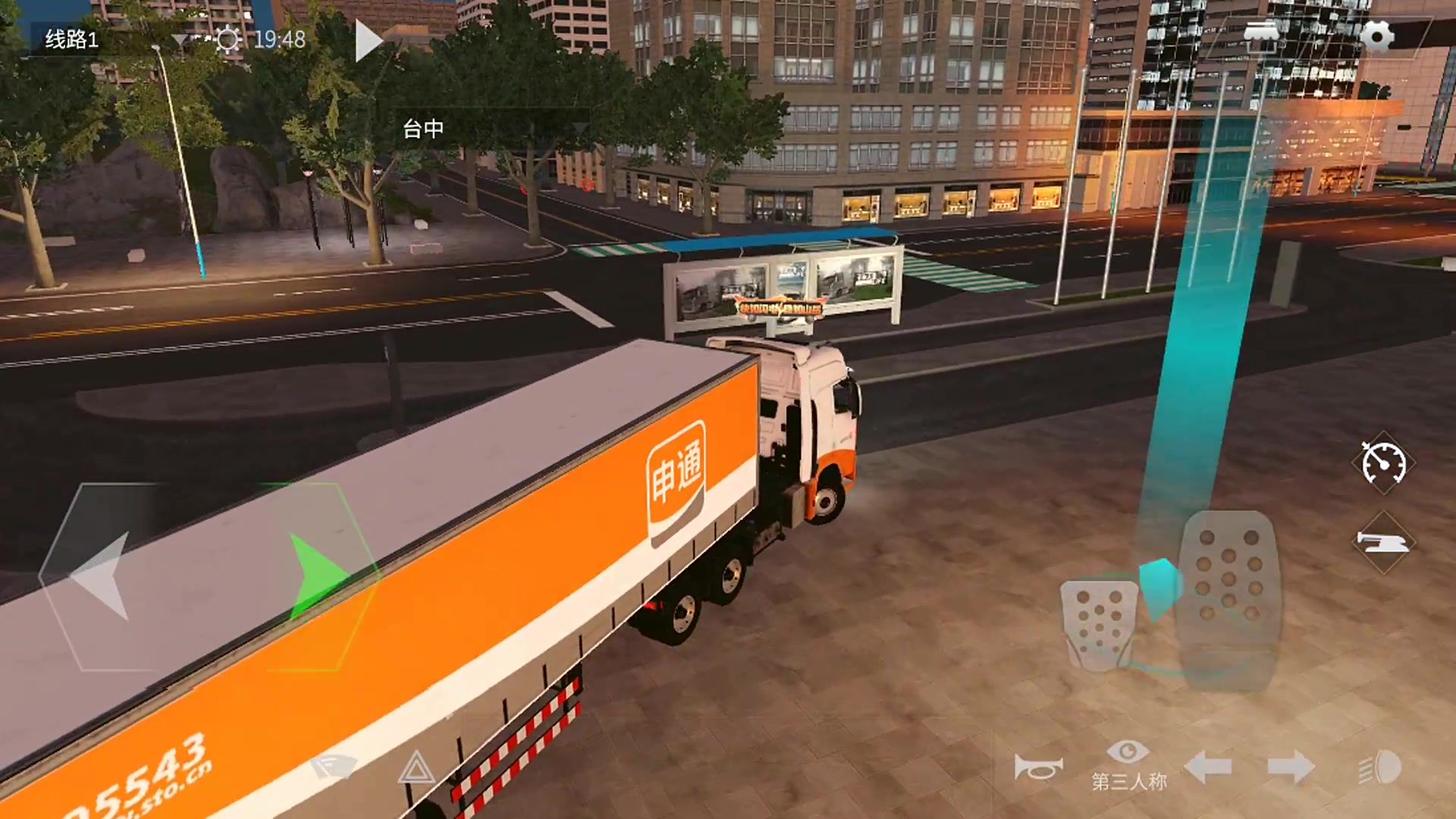The width and height of the screenshot is (1456, 819).
Task: Step on the brake pedal
Action: (1100, 623)
